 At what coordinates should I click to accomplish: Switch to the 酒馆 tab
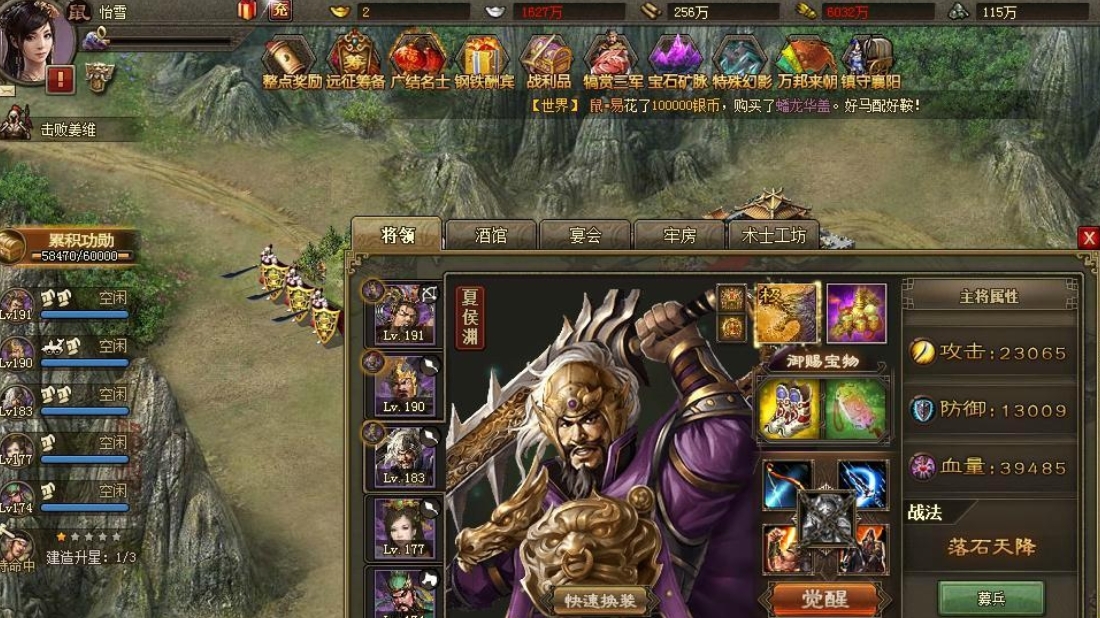(490, 236)
